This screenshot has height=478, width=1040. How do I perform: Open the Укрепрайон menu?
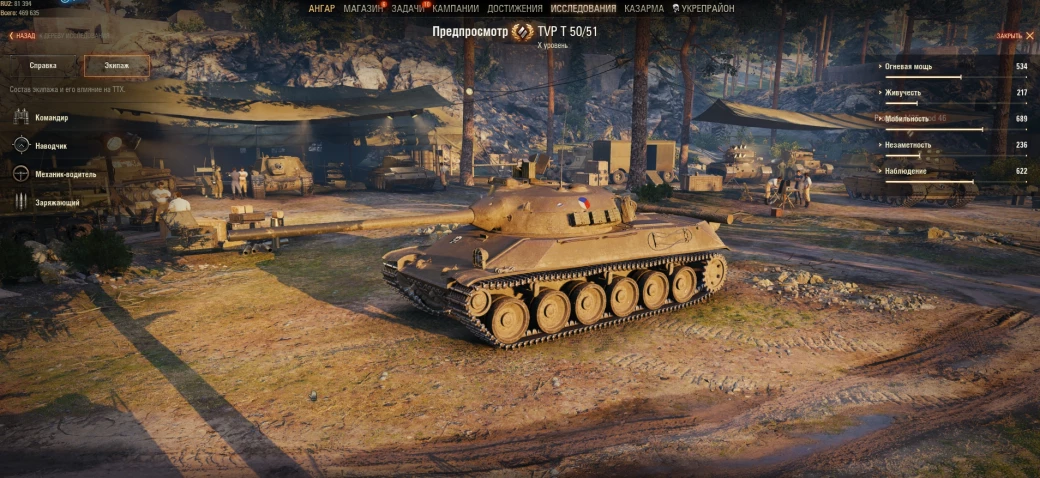click(707, 8)
